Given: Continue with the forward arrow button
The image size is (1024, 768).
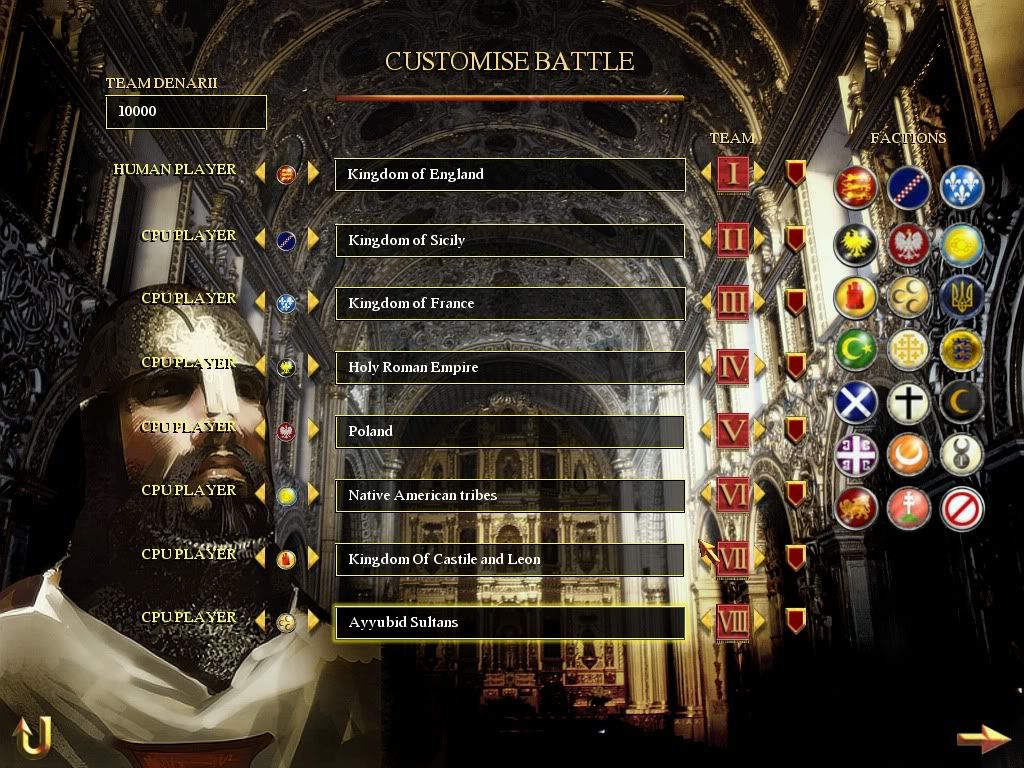Looking at the screenshot, I should click(x=982, y=739).
